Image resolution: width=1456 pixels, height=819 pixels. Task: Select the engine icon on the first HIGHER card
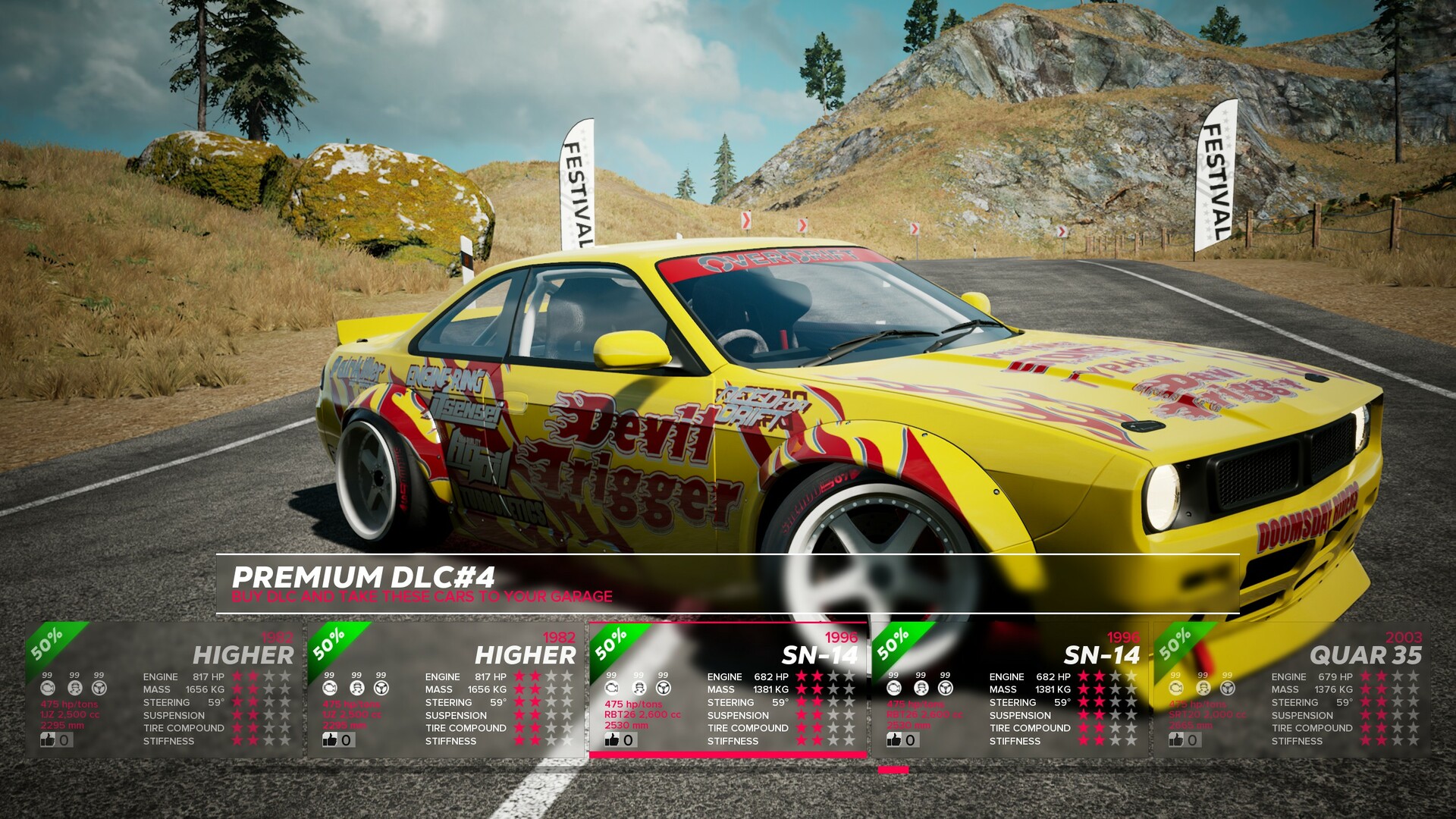49,687
